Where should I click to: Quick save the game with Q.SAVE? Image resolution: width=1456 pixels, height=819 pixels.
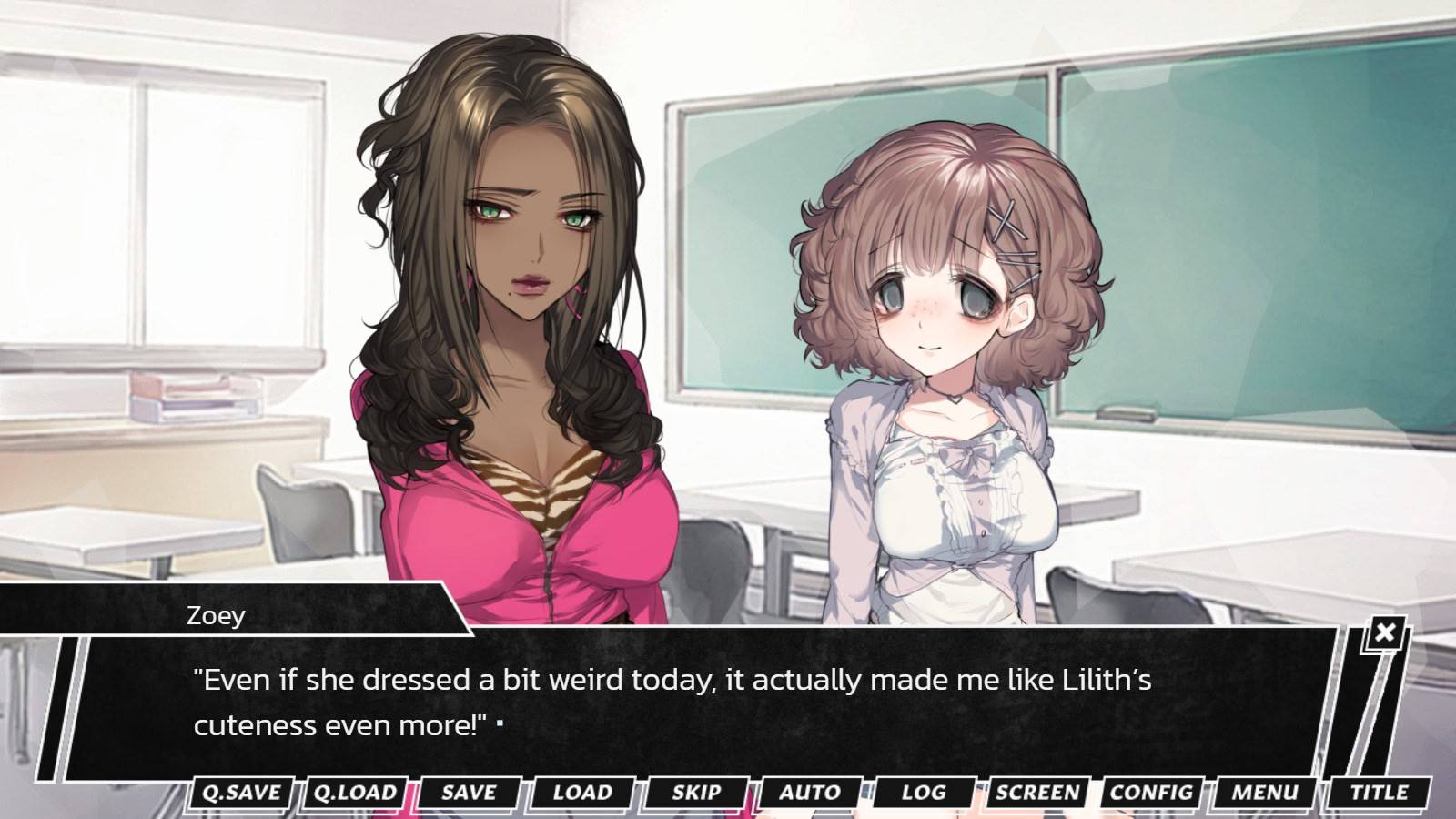pyautogui.click(x=241, y=793)
